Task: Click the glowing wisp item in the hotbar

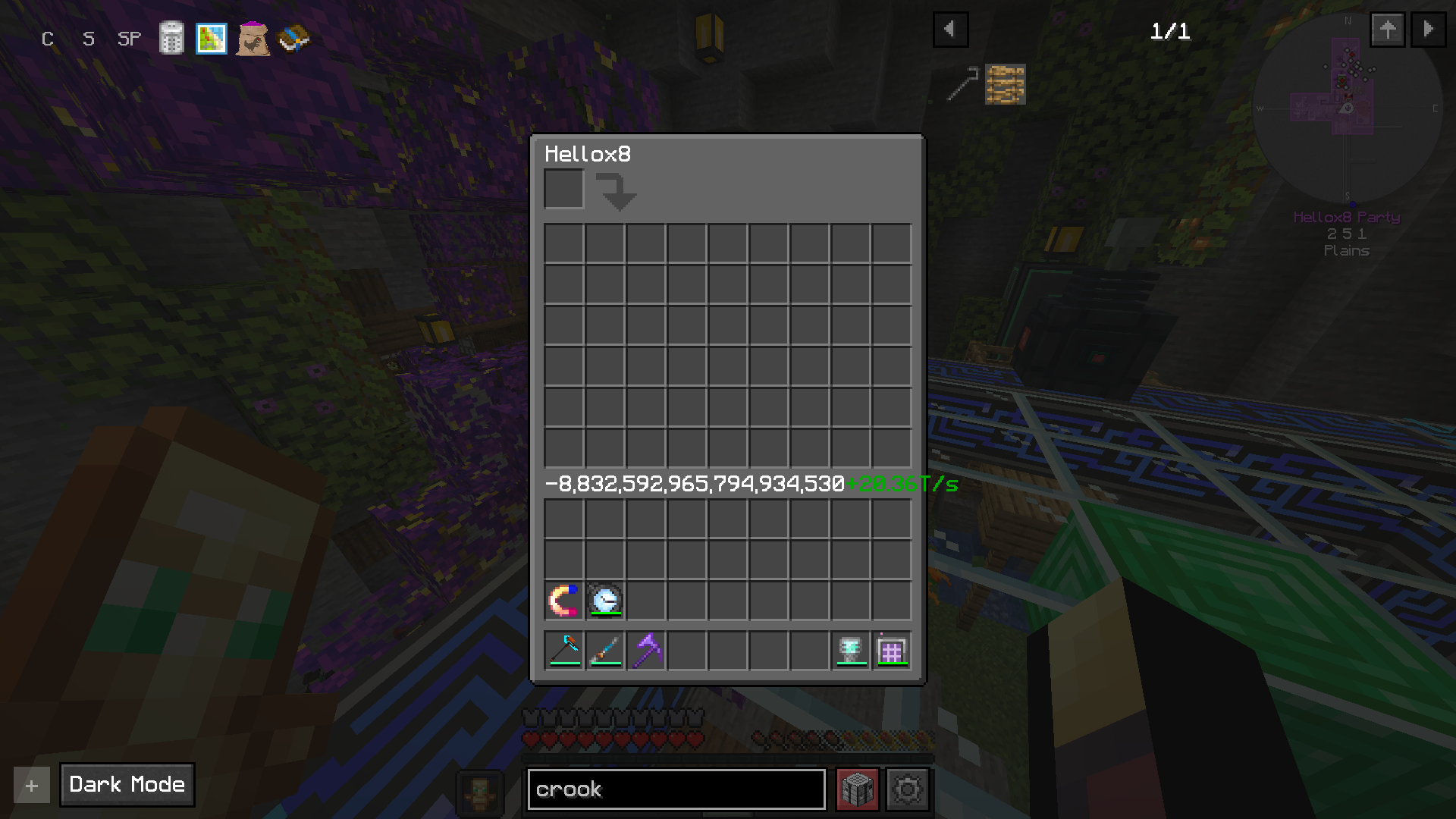Action: pos(852,649)
